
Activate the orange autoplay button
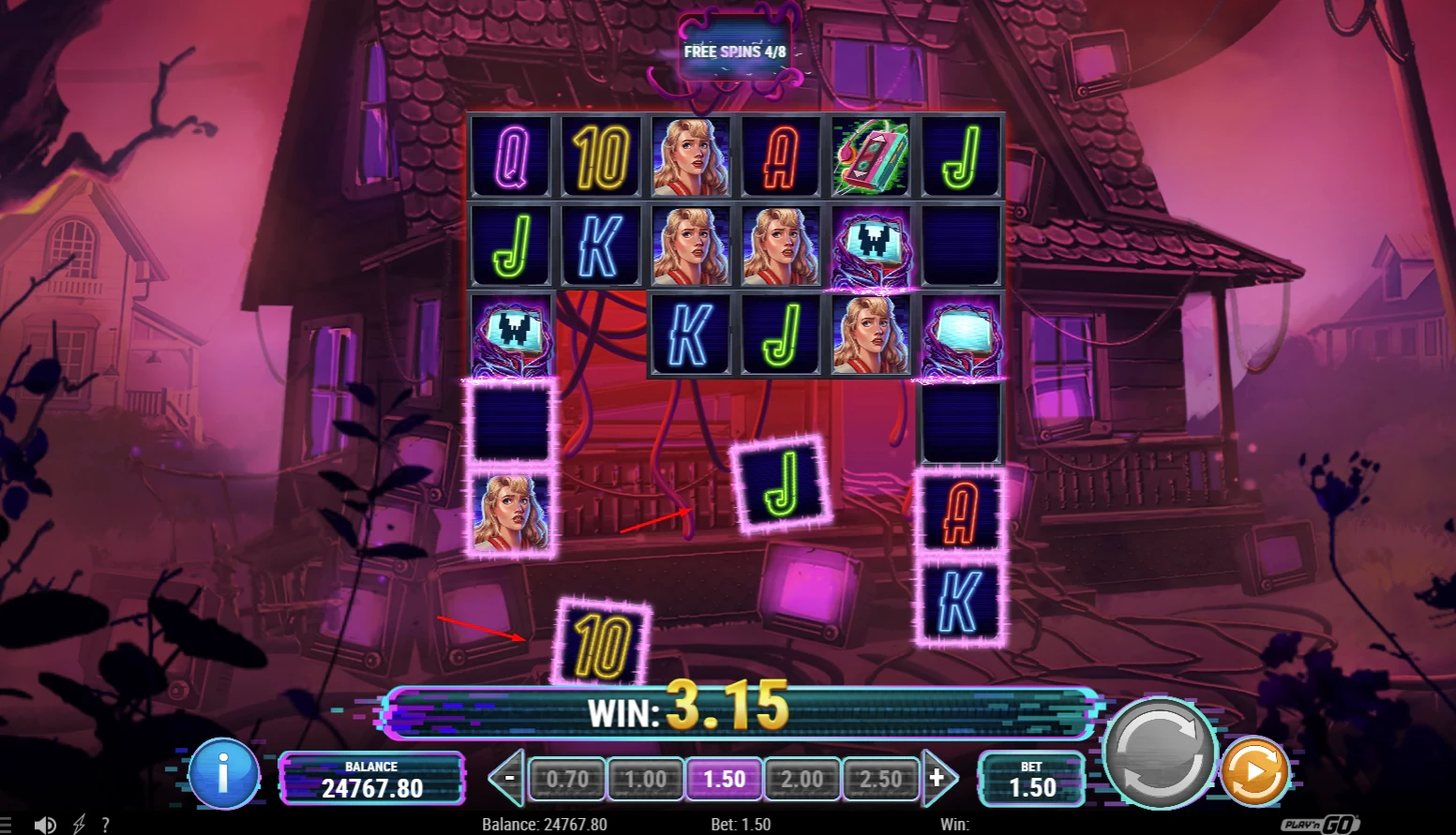(1254, 772)
